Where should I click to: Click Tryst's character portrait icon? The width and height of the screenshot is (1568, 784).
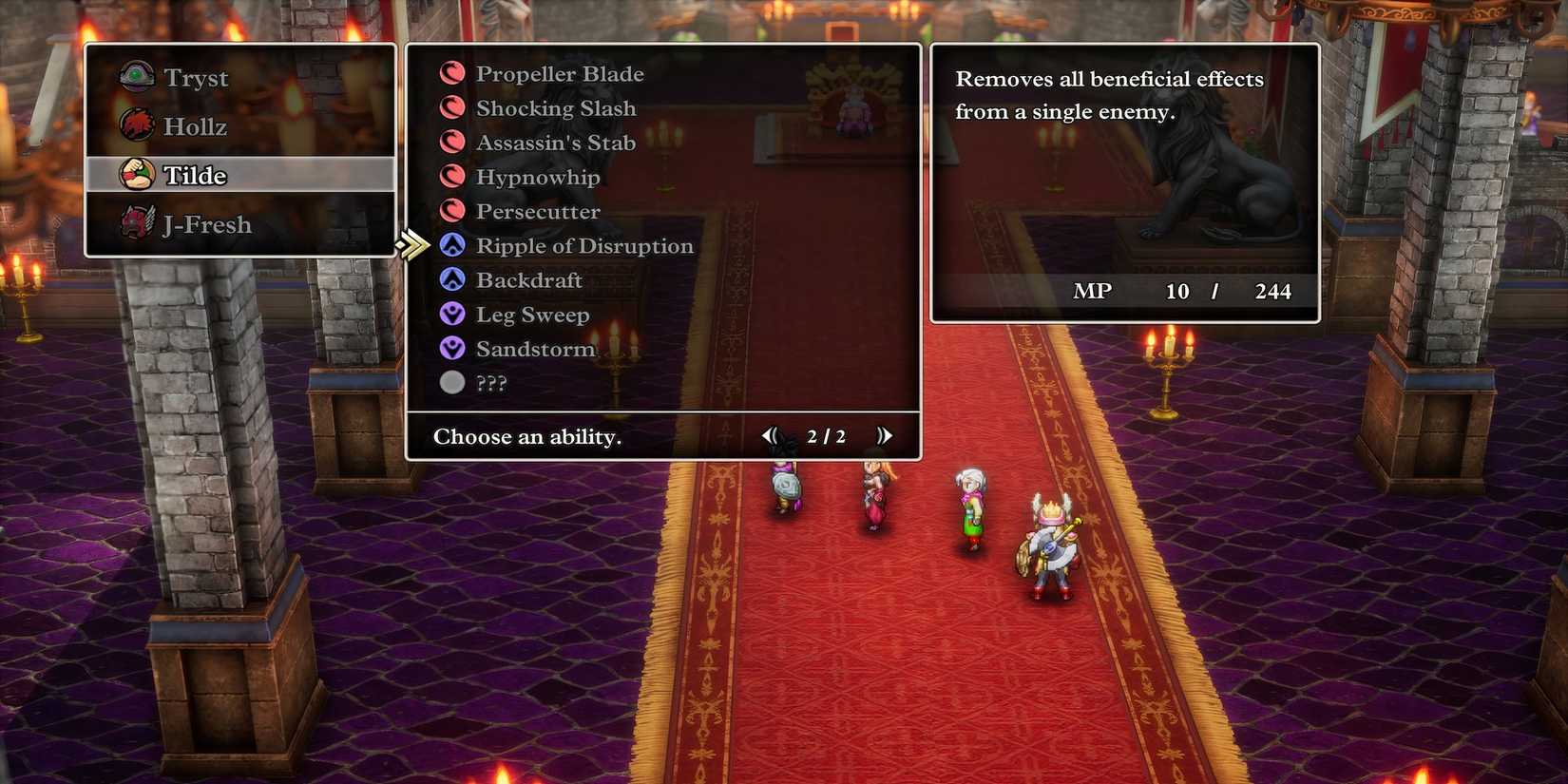coord(136,77)
